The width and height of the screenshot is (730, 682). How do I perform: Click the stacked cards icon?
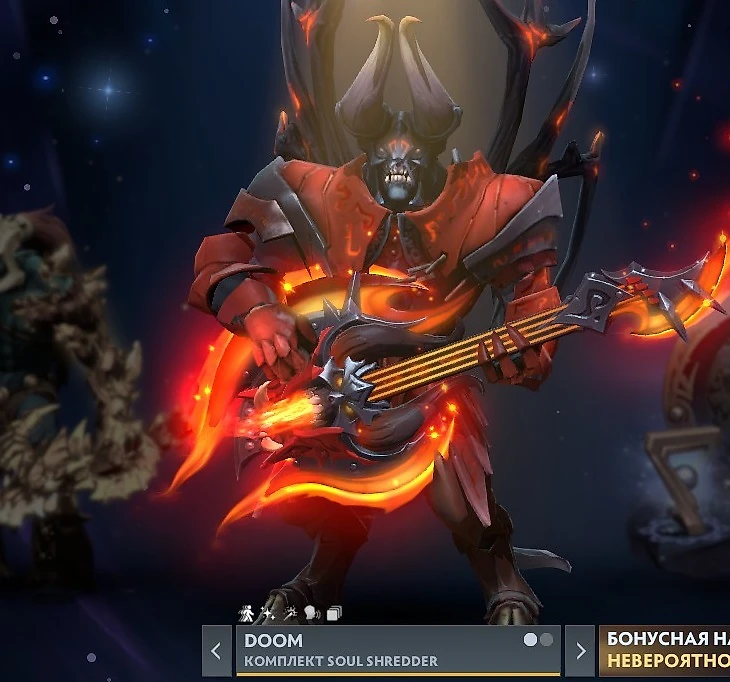pyautogui.click(x=333, y=613)
